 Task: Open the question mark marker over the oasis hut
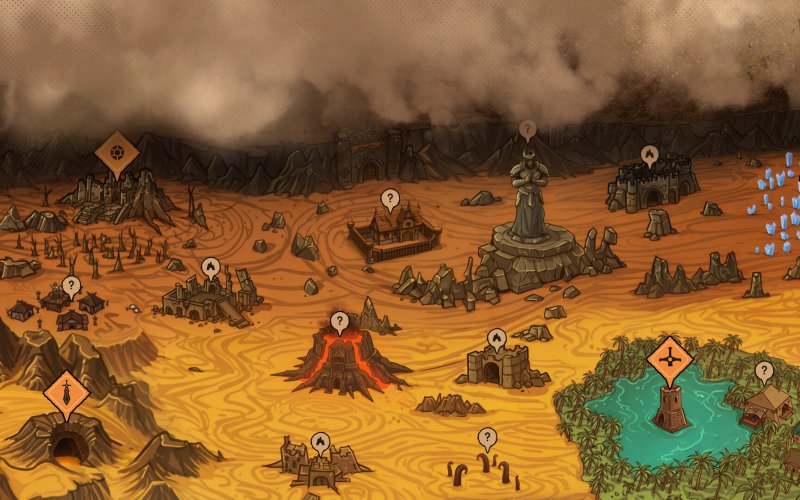tap(764, 371)
